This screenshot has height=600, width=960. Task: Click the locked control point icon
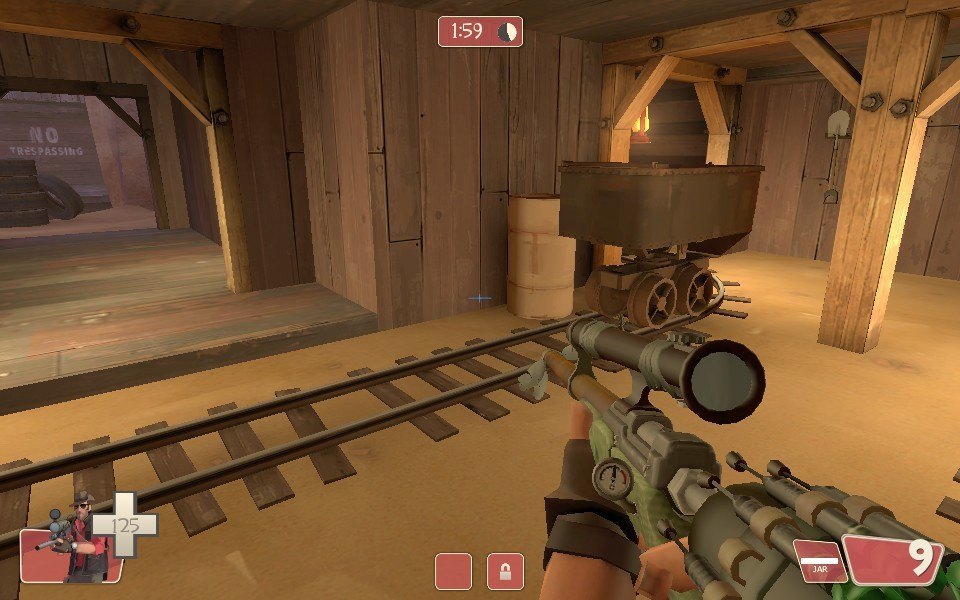click(505, 571)
